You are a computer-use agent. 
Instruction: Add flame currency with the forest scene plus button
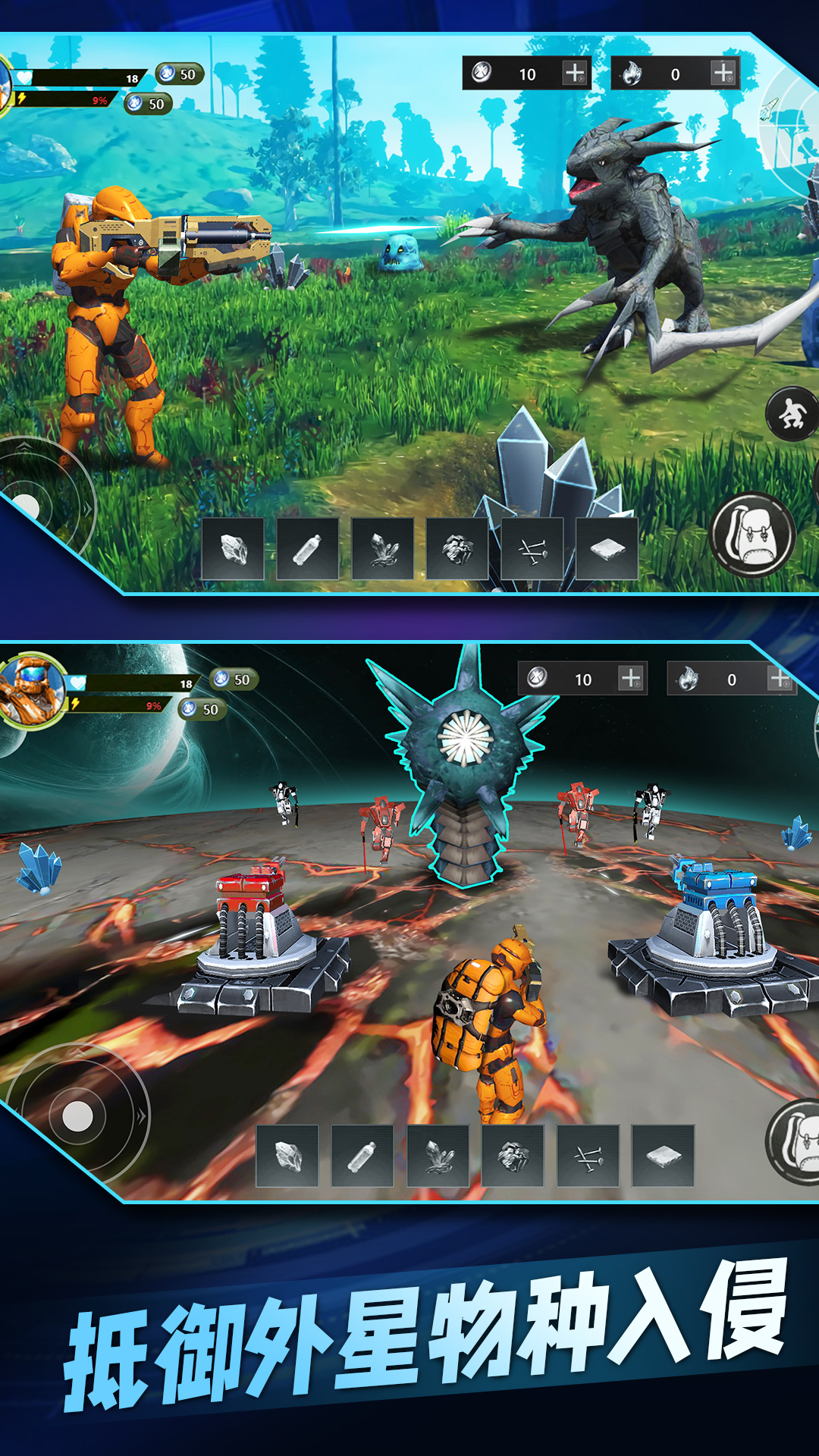(x=723, y=74)
